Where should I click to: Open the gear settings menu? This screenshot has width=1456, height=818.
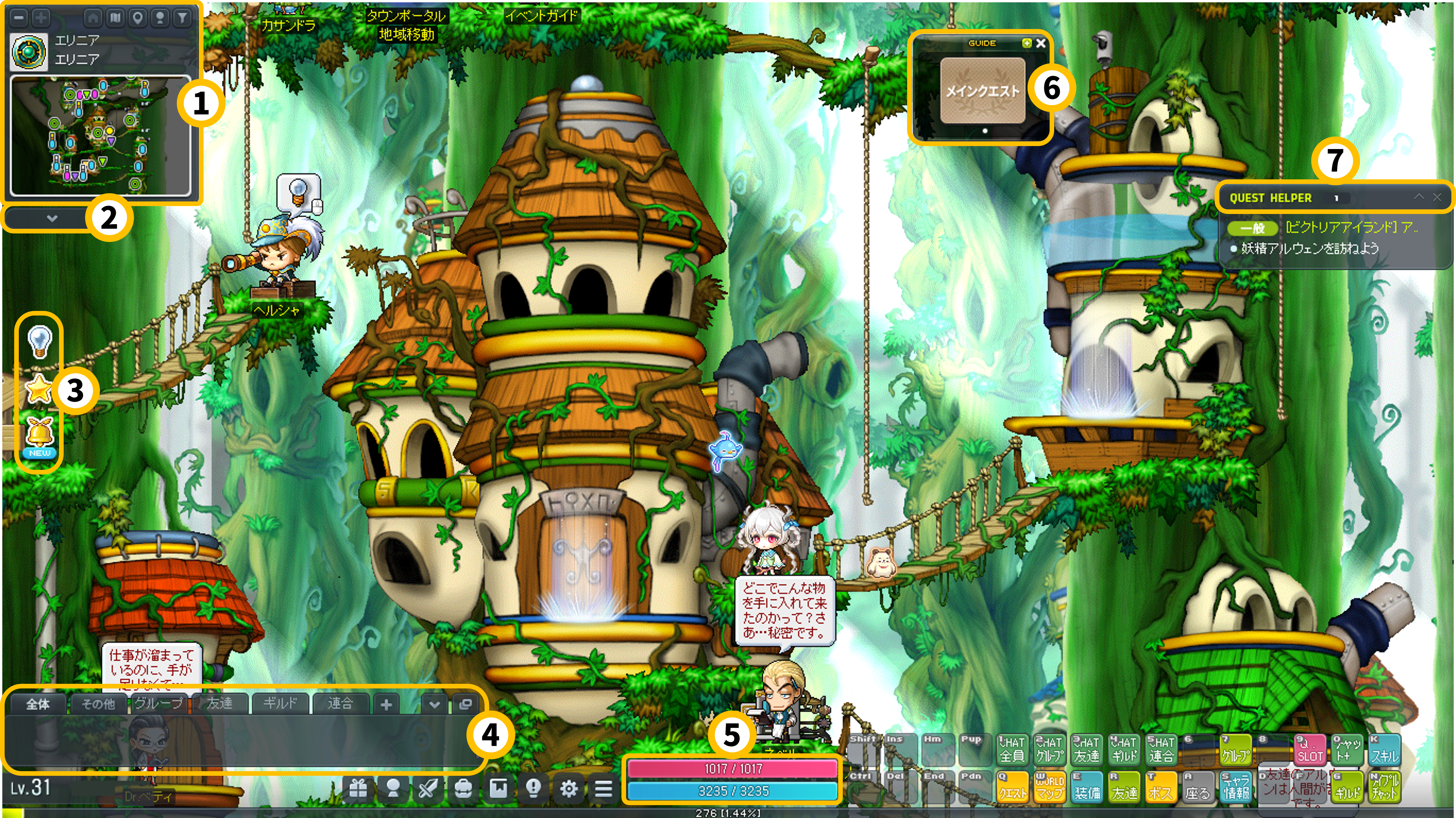click(569, 788)
